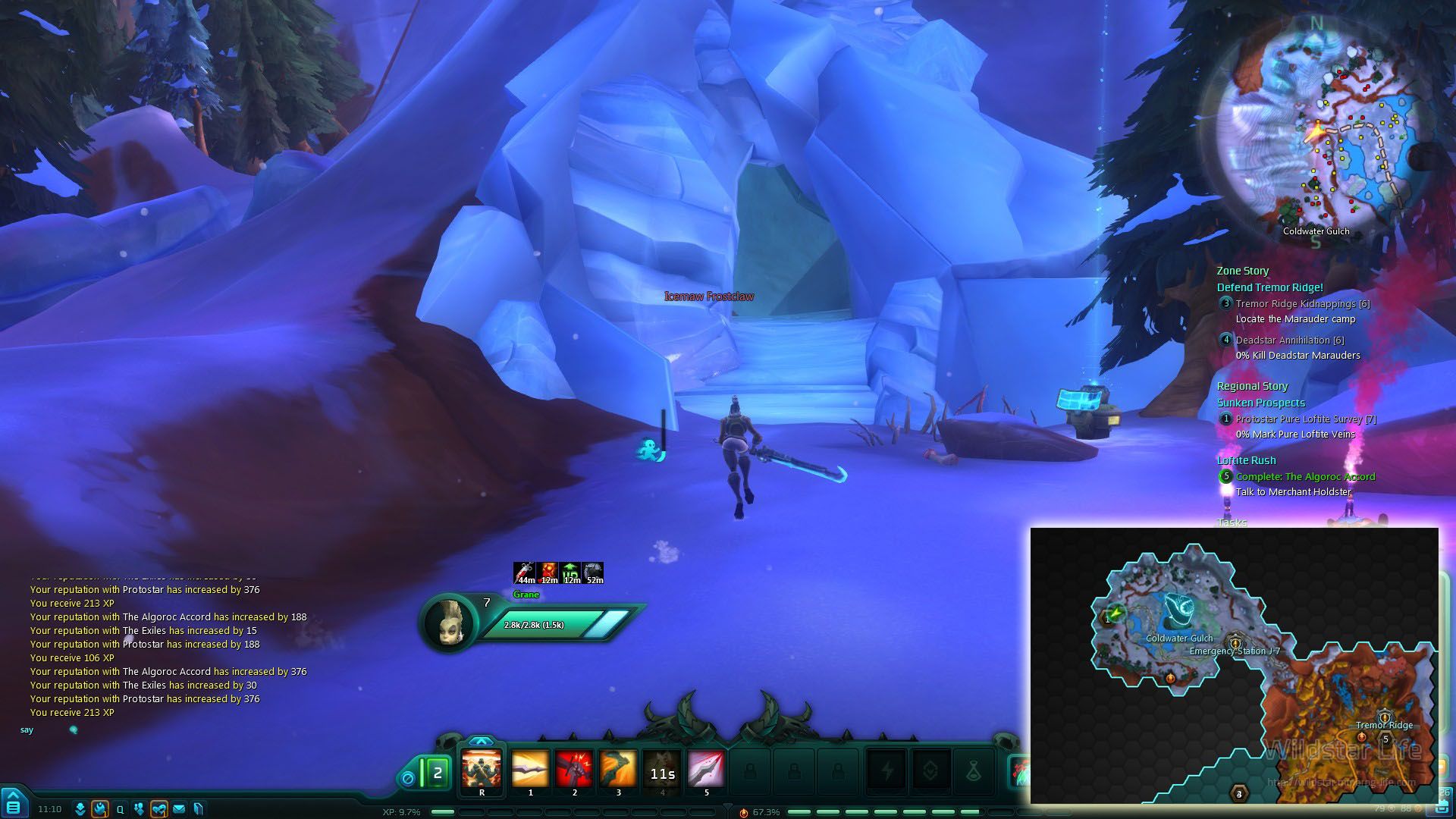Select Complete: The Algoroc Accord quest
This screenshot has height=819, width=1456.
point(1305,476)
